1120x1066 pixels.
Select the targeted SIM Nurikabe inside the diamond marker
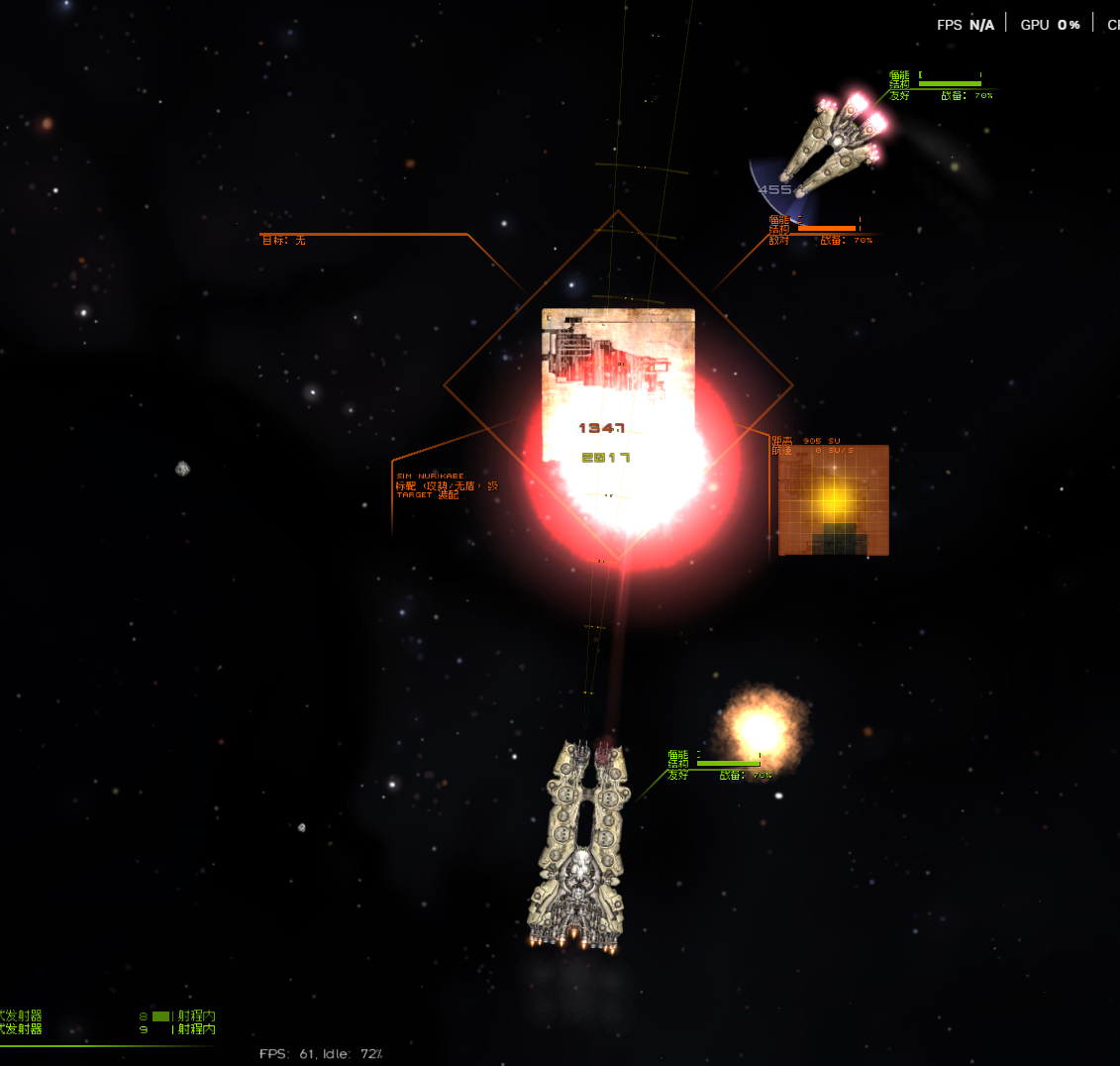618,386
